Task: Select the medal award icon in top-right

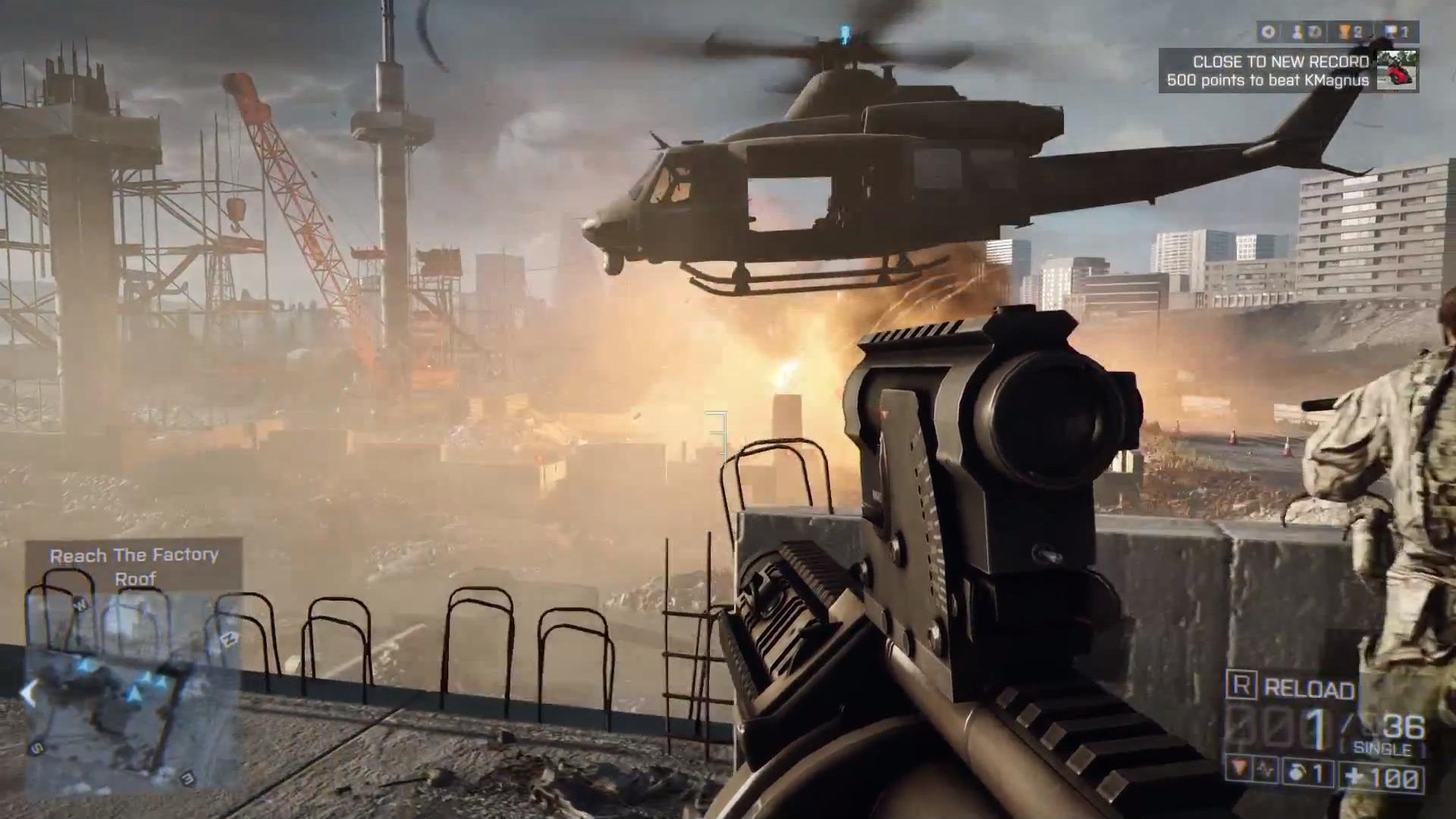Action: tap(1268, 30)
